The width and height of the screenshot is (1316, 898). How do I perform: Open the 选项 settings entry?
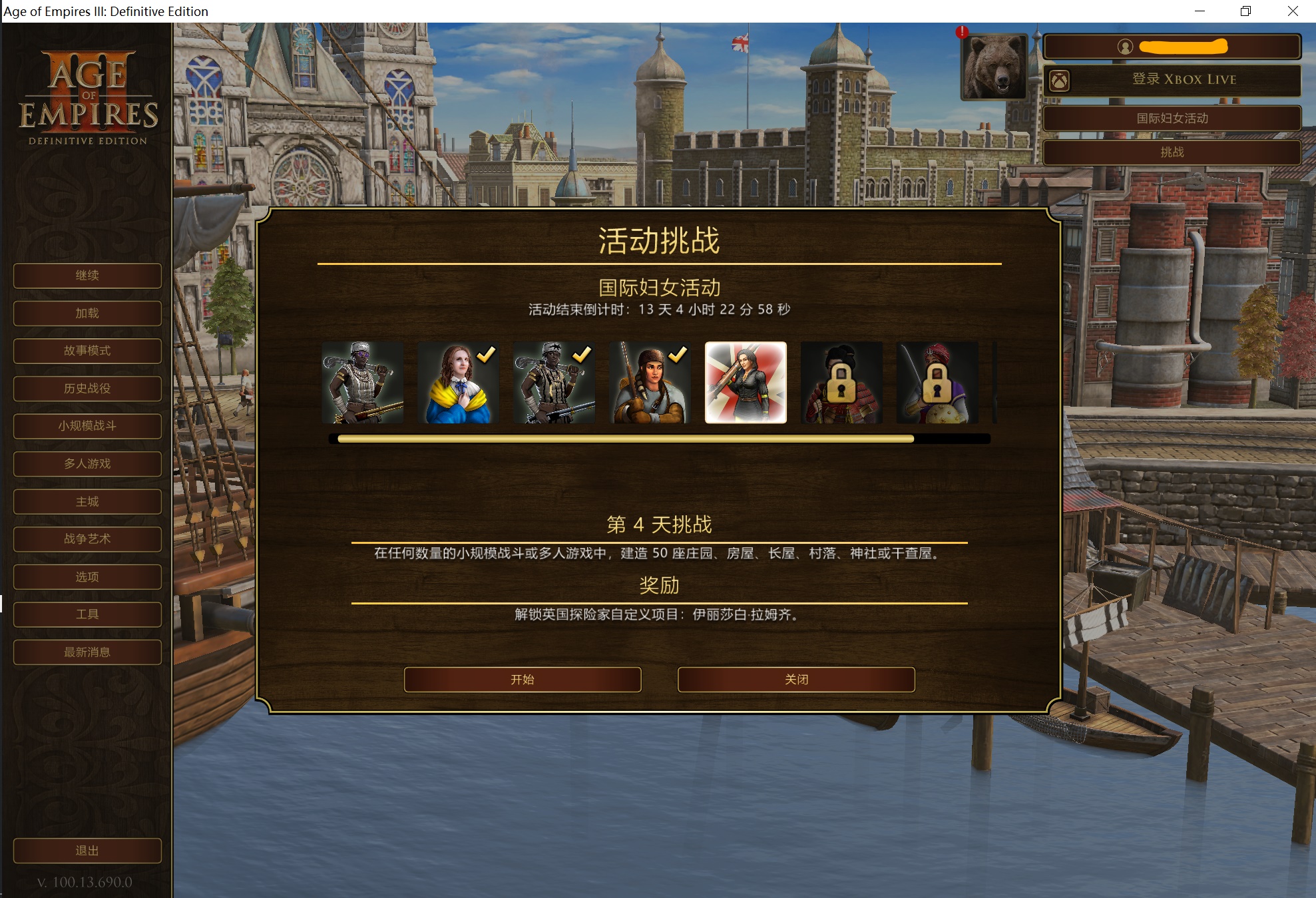coord(87,577)
